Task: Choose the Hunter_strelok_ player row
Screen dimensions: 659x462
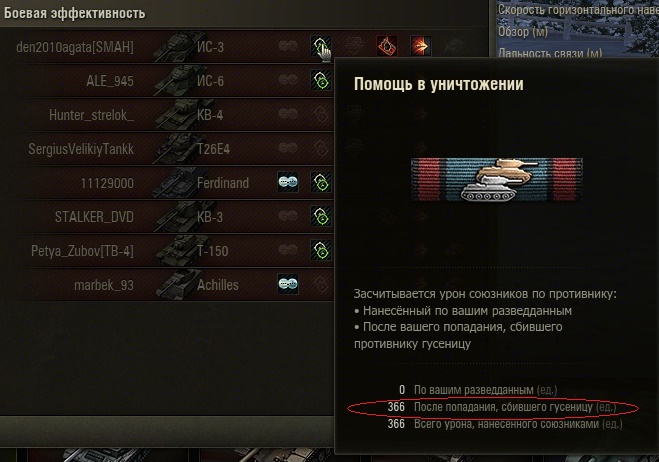Action: 91,115
